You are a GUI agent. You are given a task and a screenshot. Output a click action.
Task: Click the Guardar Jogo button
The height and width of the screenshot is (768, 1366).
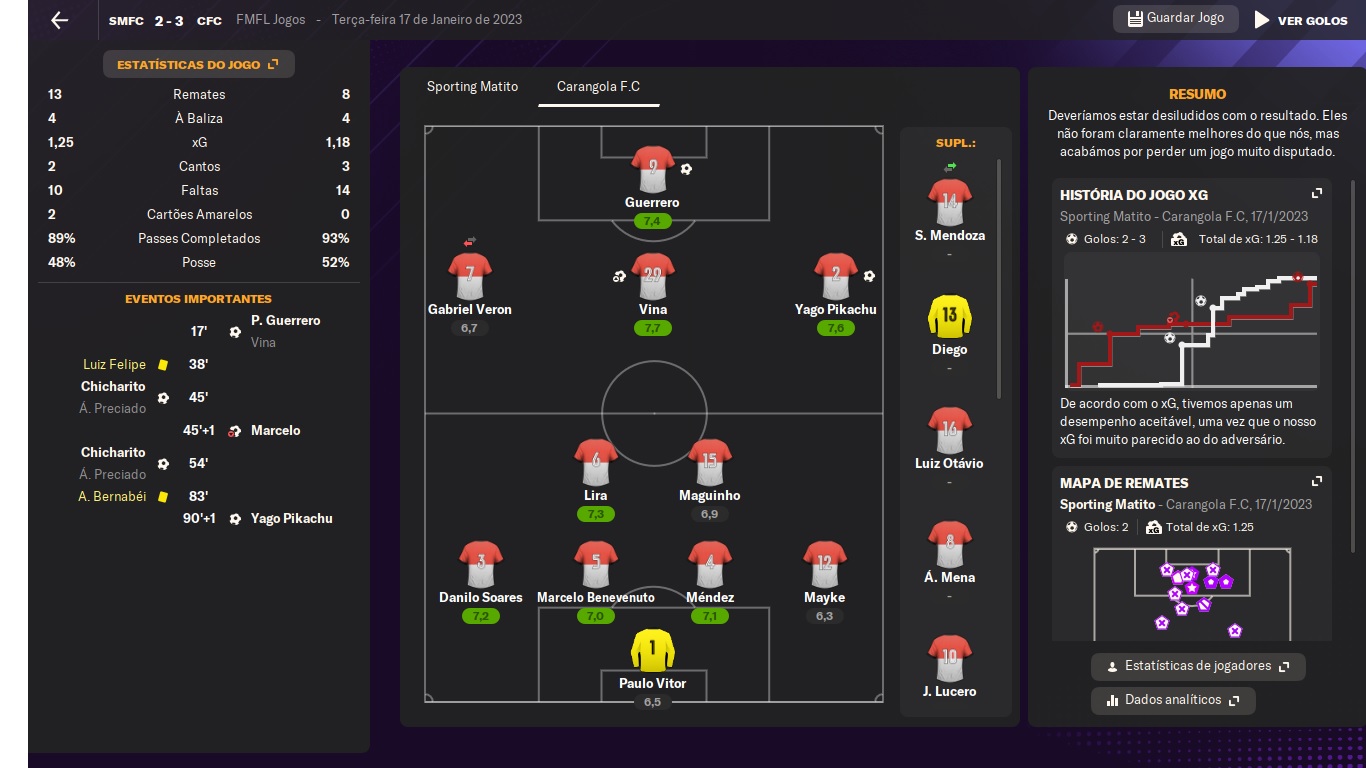point(1175,19)
